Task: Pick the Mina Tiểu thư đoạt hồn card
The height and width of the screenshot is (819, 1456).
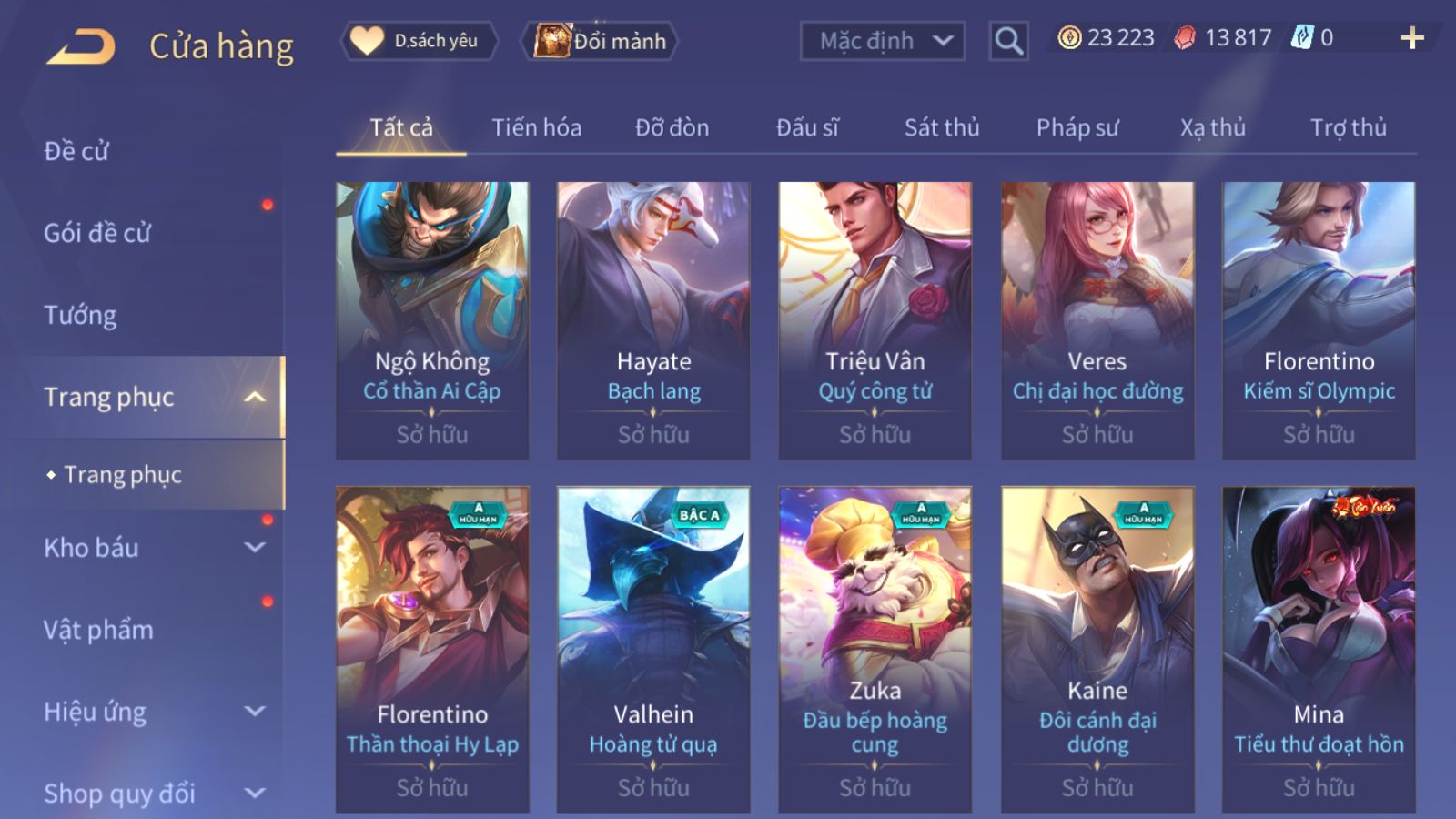Action: (1319, 648)
